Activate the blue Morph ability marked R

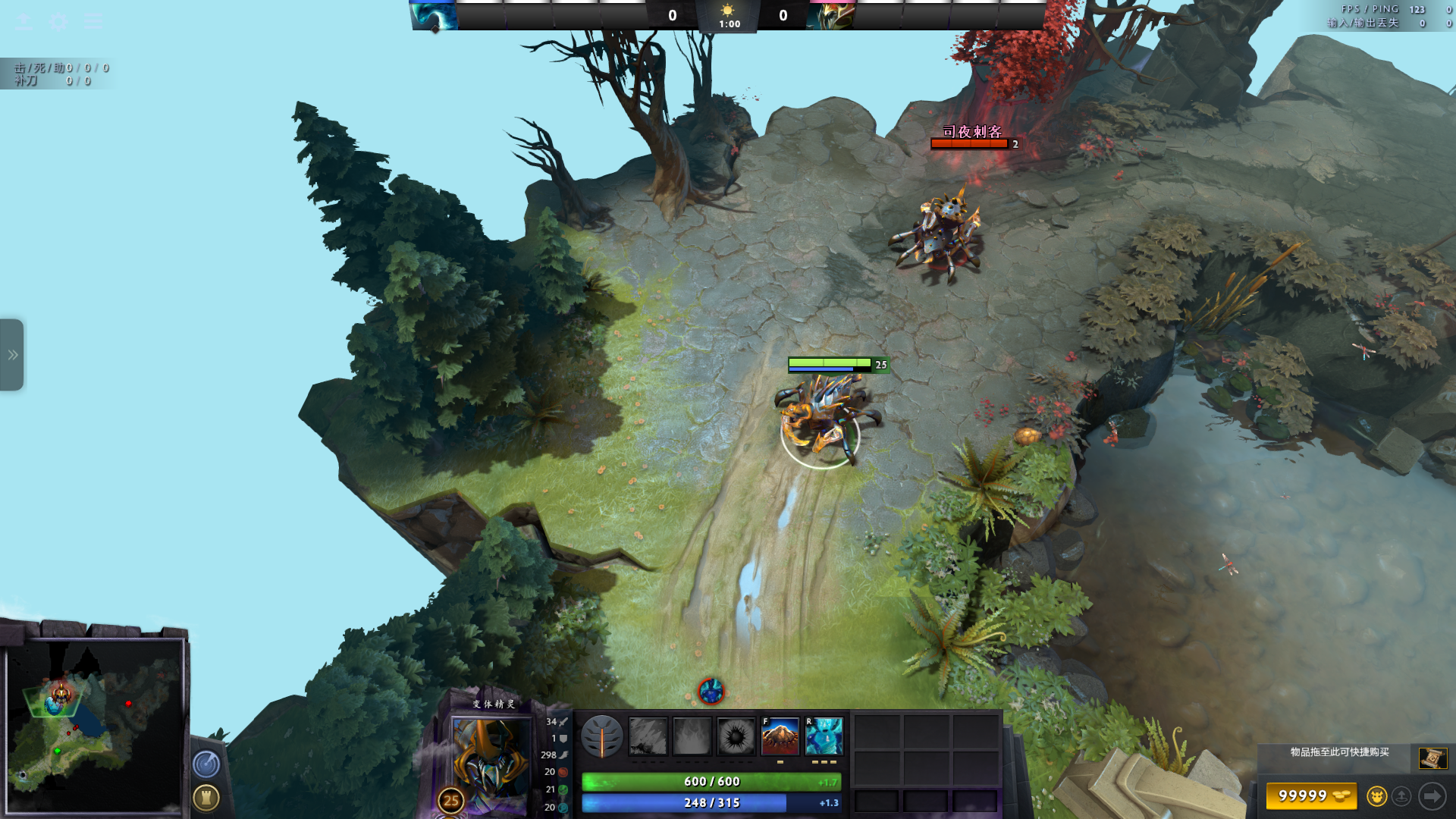click(x=824, y=736)
